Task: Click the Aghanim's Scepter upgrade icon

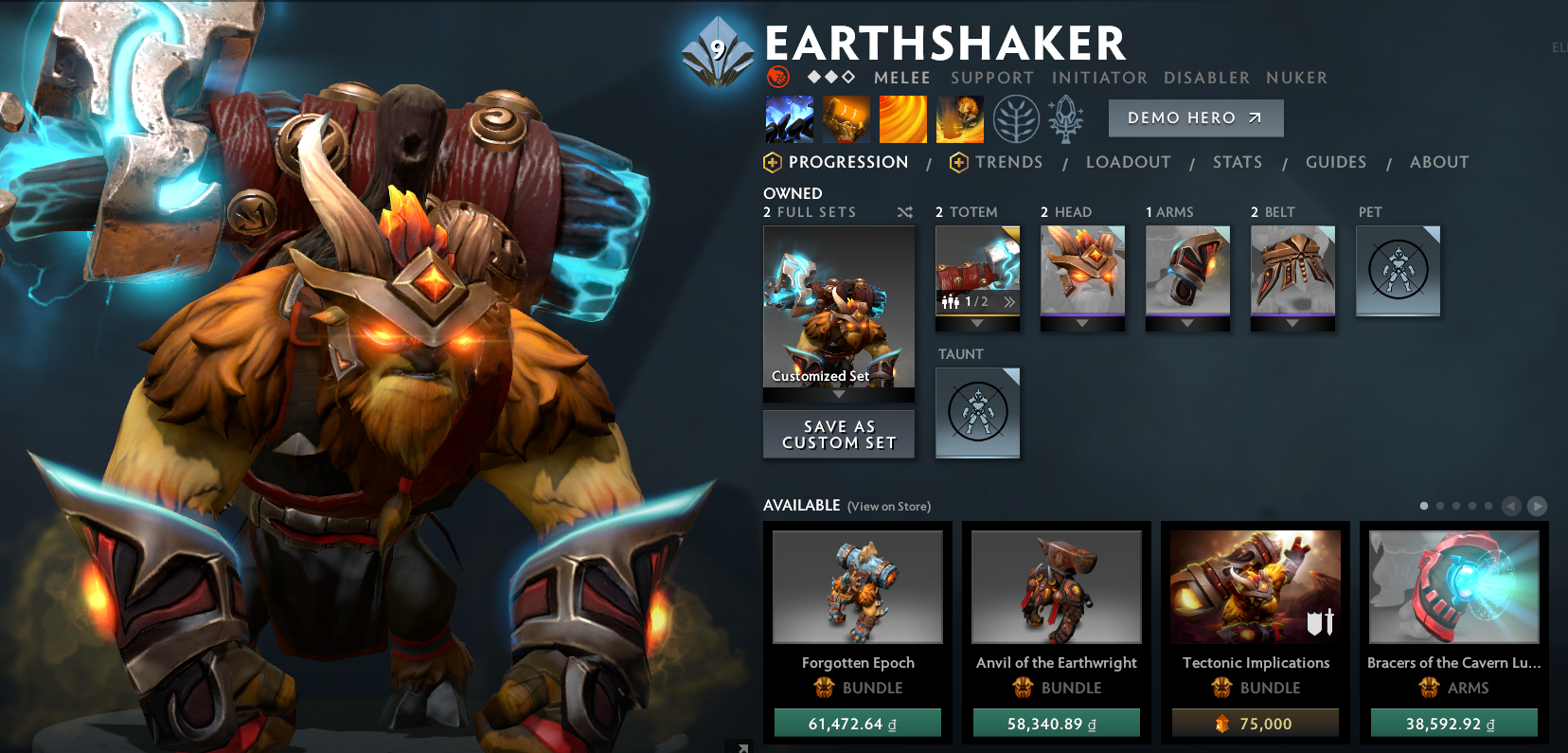Action: 1064,119
